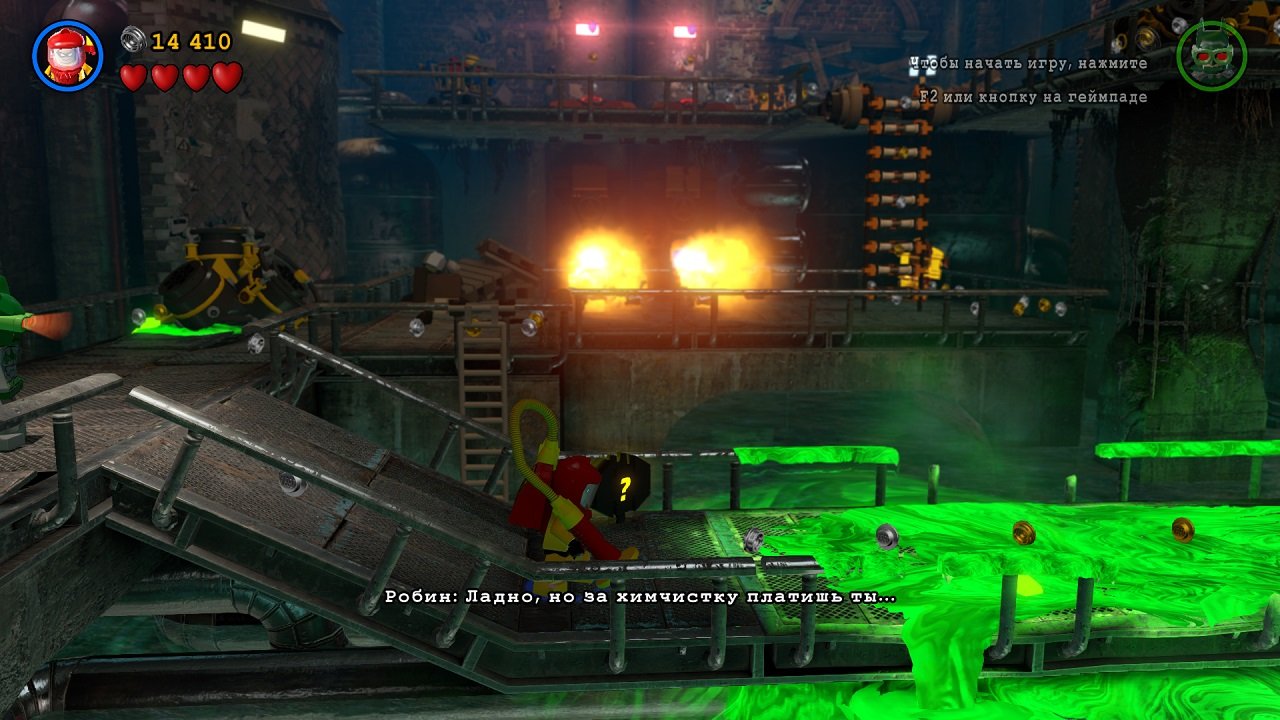Click the green player two portrait
Image resolution: width=1280 pixels, height=720 pixels.
tap(1211, 56)
